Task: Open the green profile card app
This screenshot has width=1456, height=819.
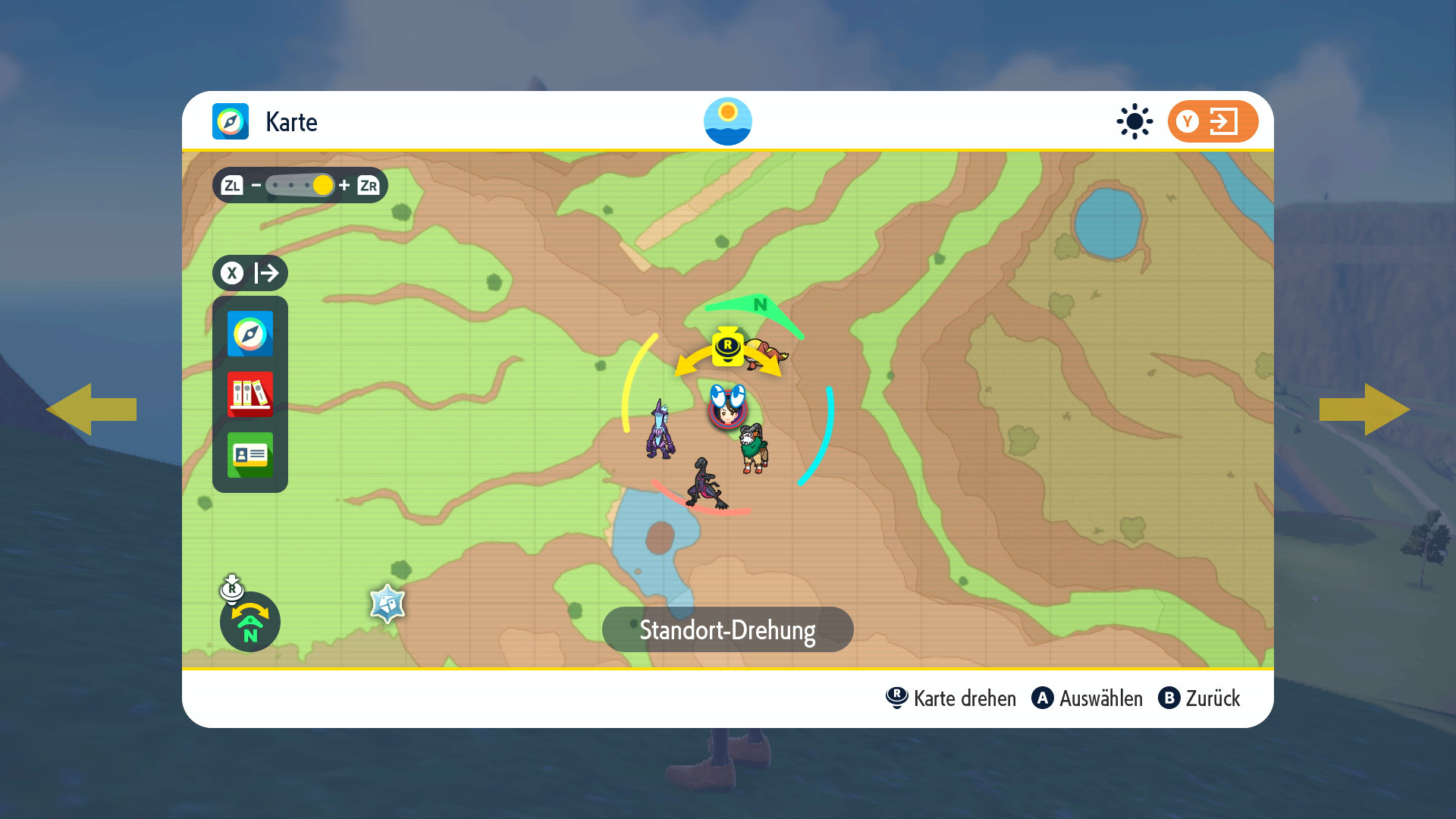Action: [x=250, y=455]
